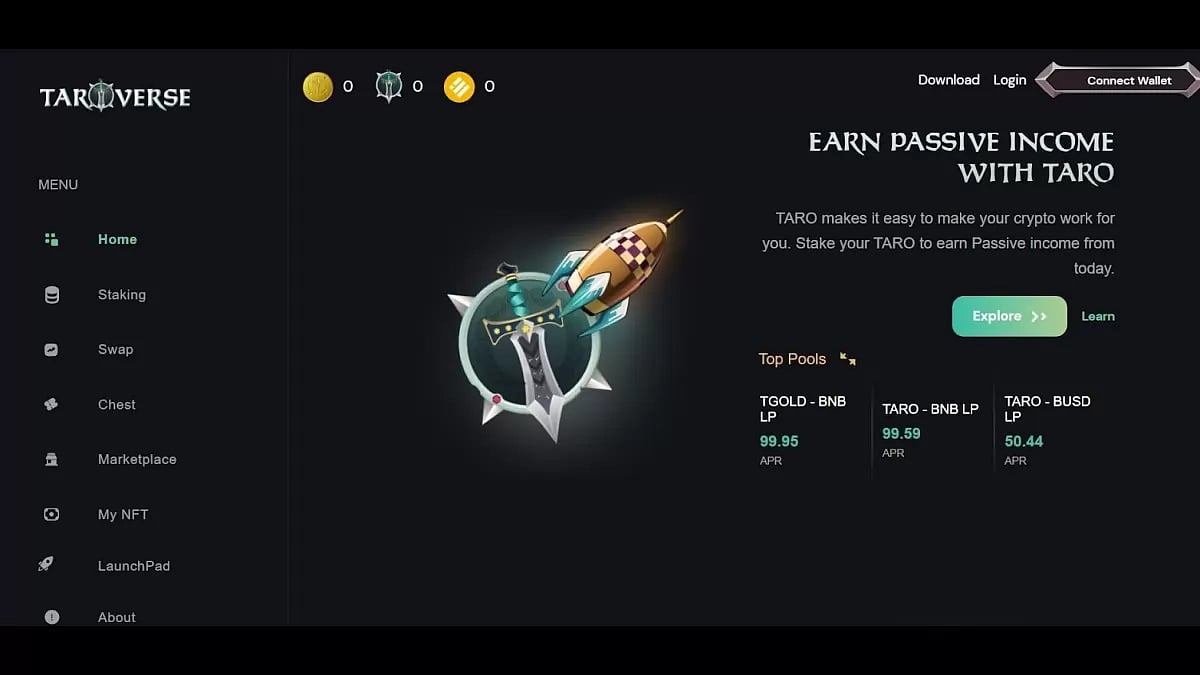Click the Download link

pos(948,80)
